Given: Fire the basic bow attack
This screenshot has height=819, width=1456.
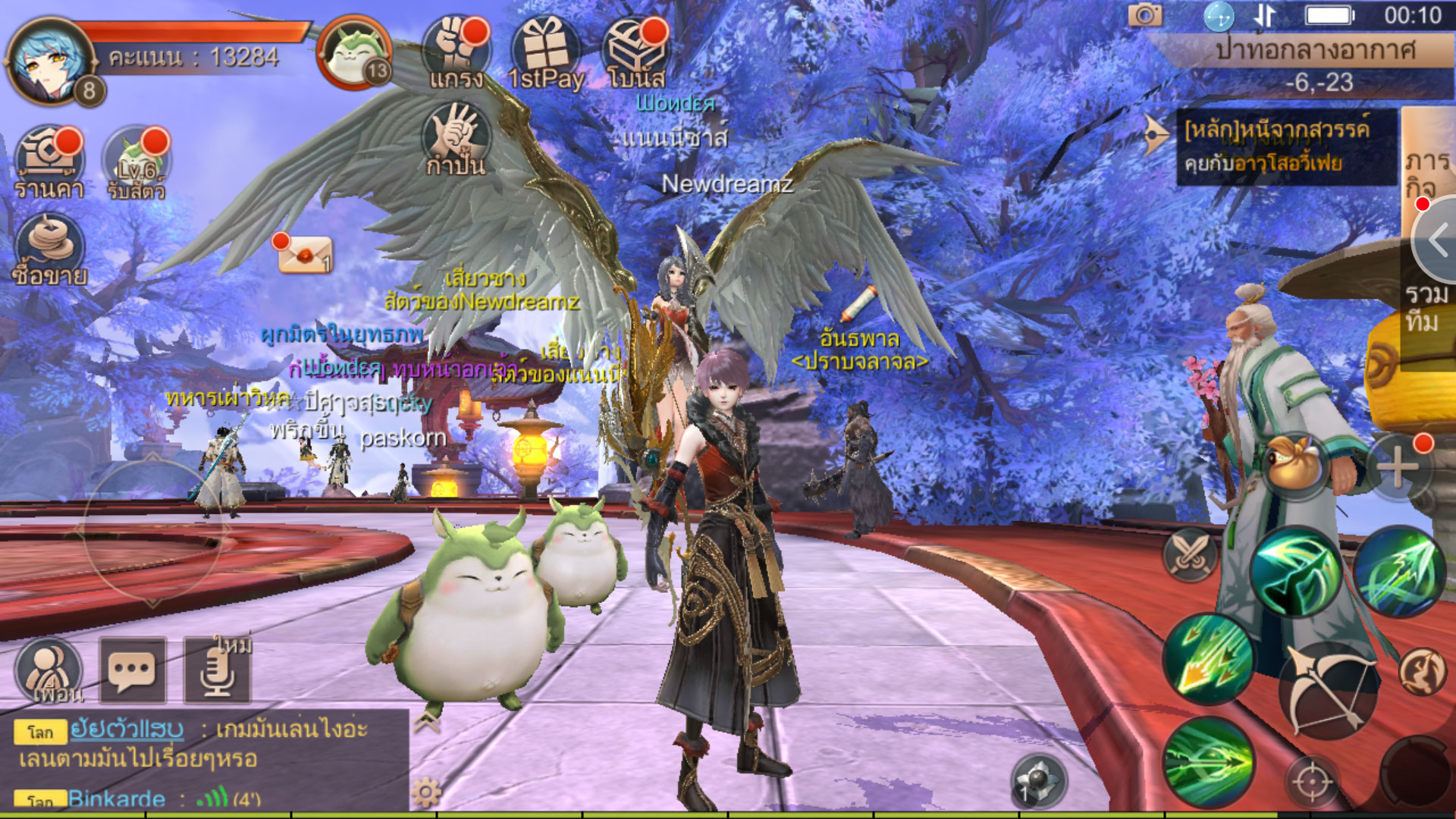Looking at the screenshot, I should pyautogui.click(x=1326, y=692).
